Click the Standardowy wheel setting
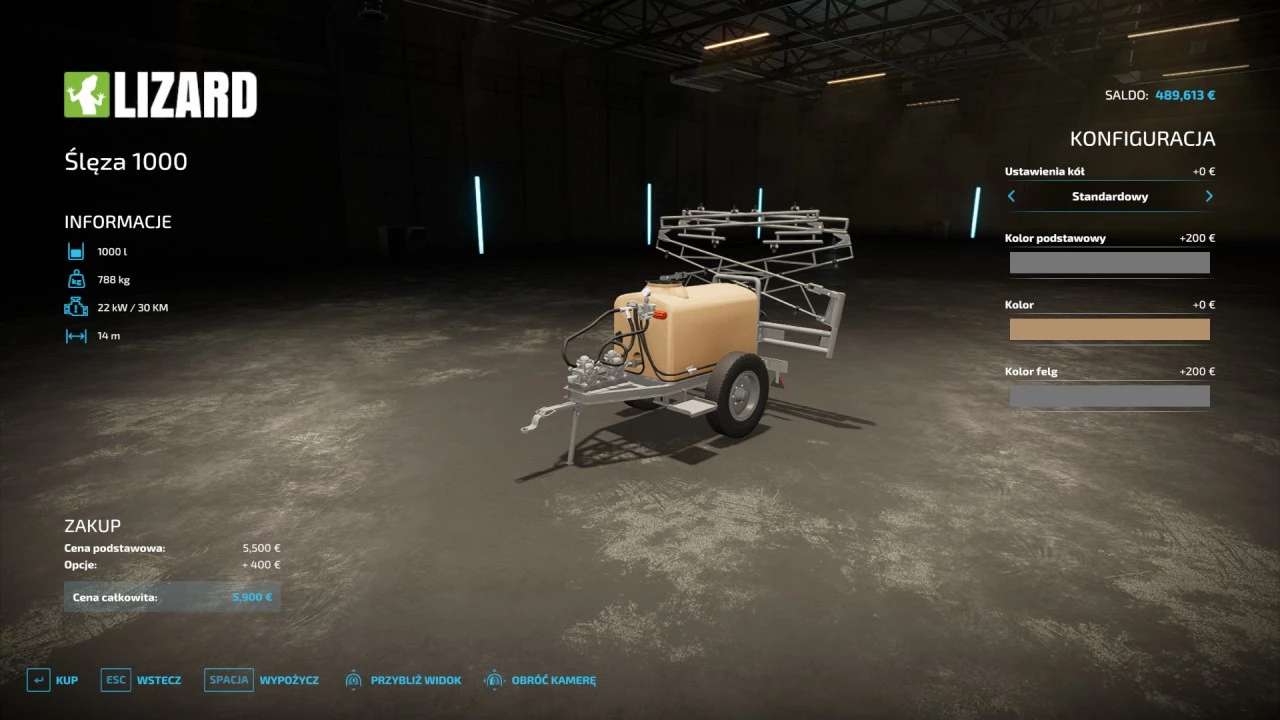 pyautogui.click(x=1110, y=196)
